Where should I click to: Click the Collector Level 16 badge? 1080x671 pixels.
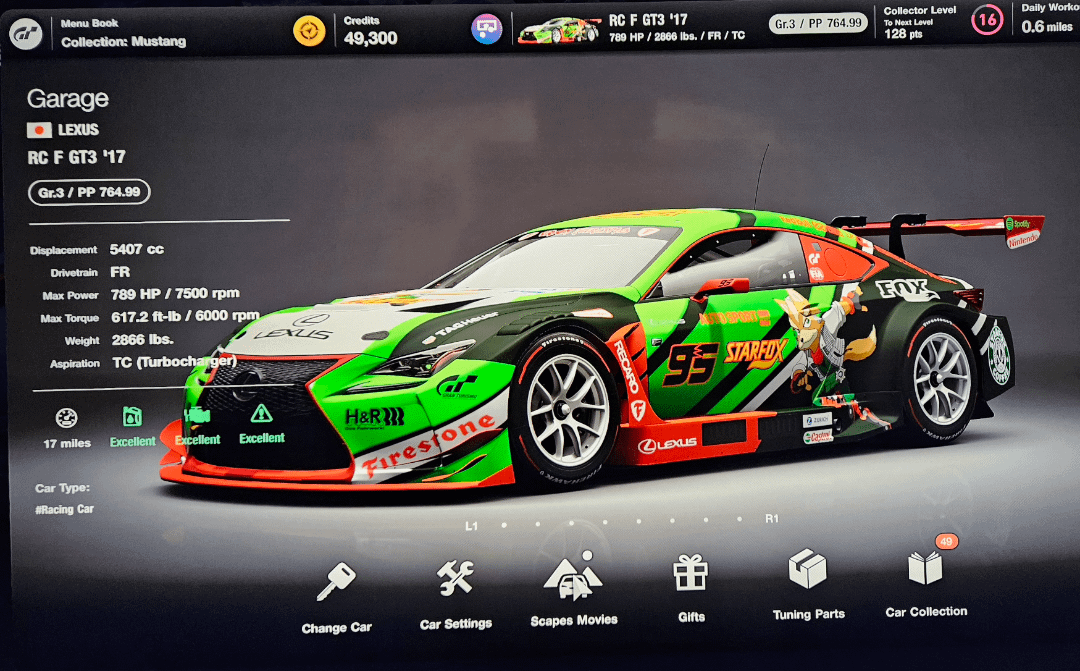click(x=987, y=21)
